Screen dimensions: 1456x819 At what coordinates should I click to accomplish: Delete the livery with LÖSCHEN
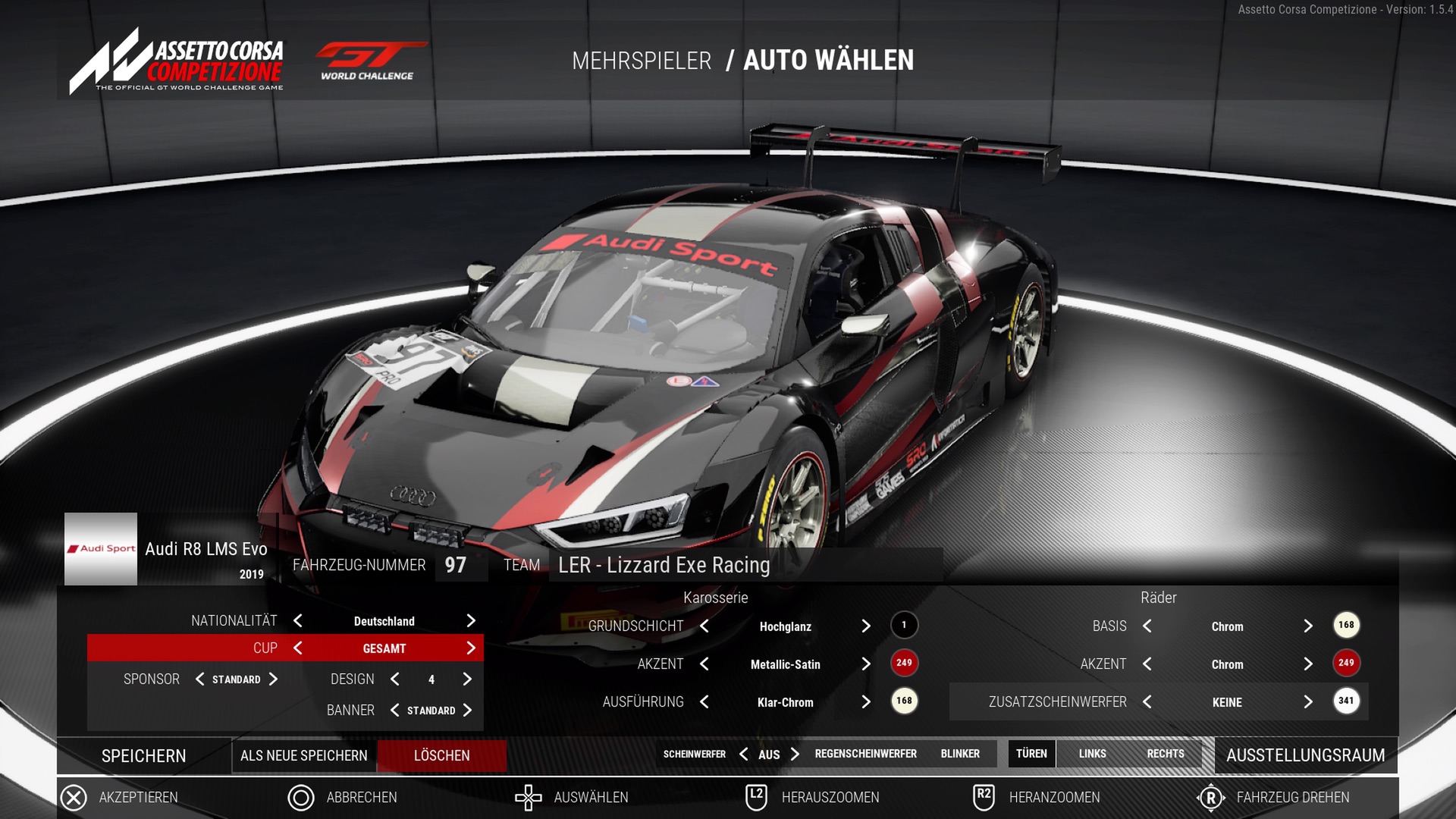[x=441, y=756]
